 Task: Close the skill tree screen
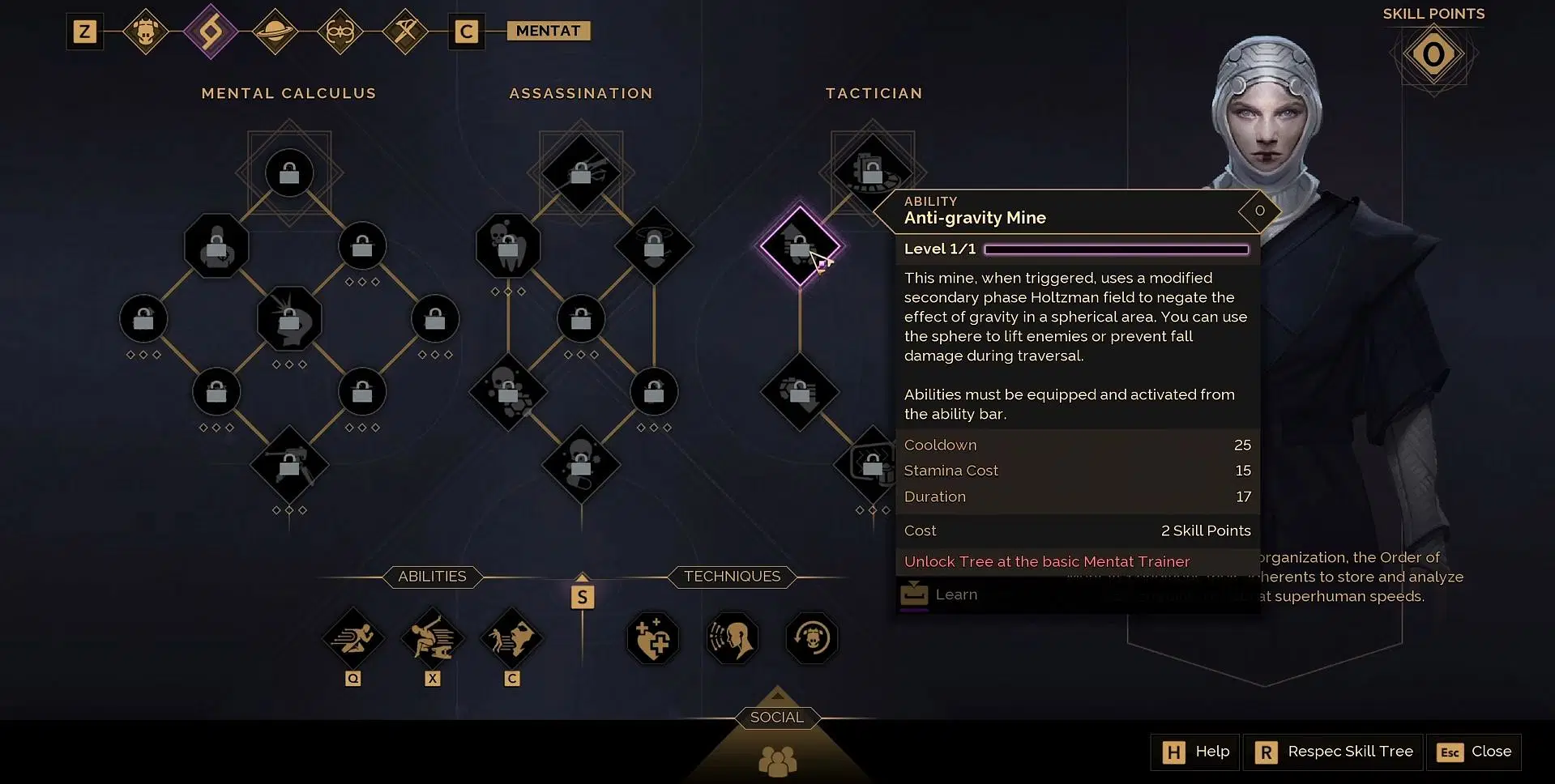click(x=1474, y=752)
